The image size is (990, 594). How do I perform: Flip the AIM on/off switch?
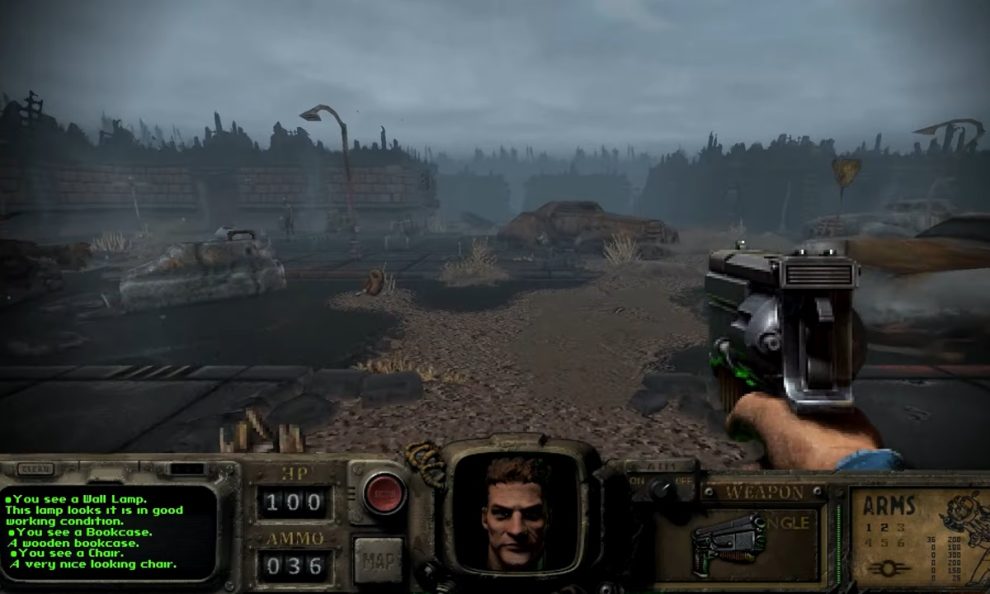point(658,486)
